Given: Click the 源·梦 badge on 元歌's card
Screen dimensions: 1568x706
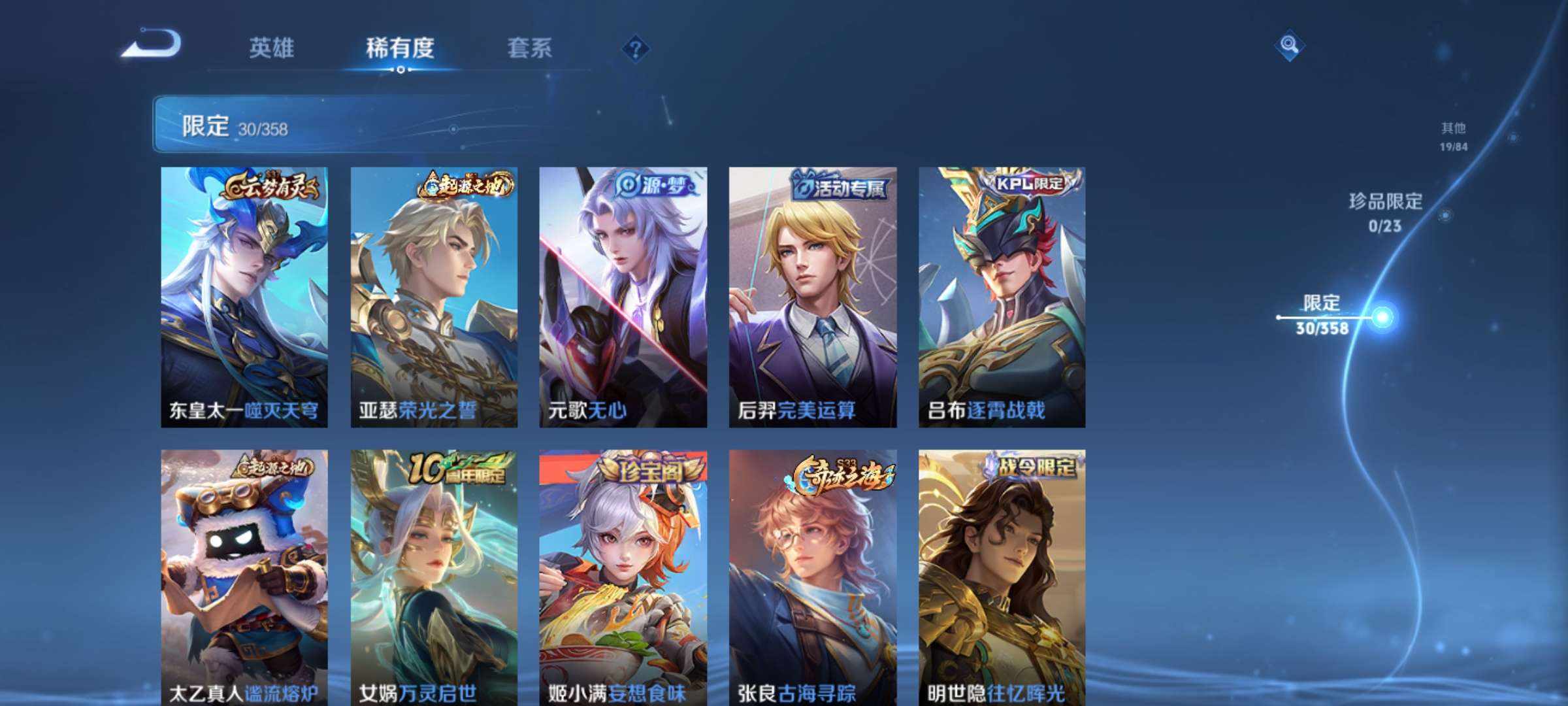Looking at the screenshot, I should click(x=653, y=186).
